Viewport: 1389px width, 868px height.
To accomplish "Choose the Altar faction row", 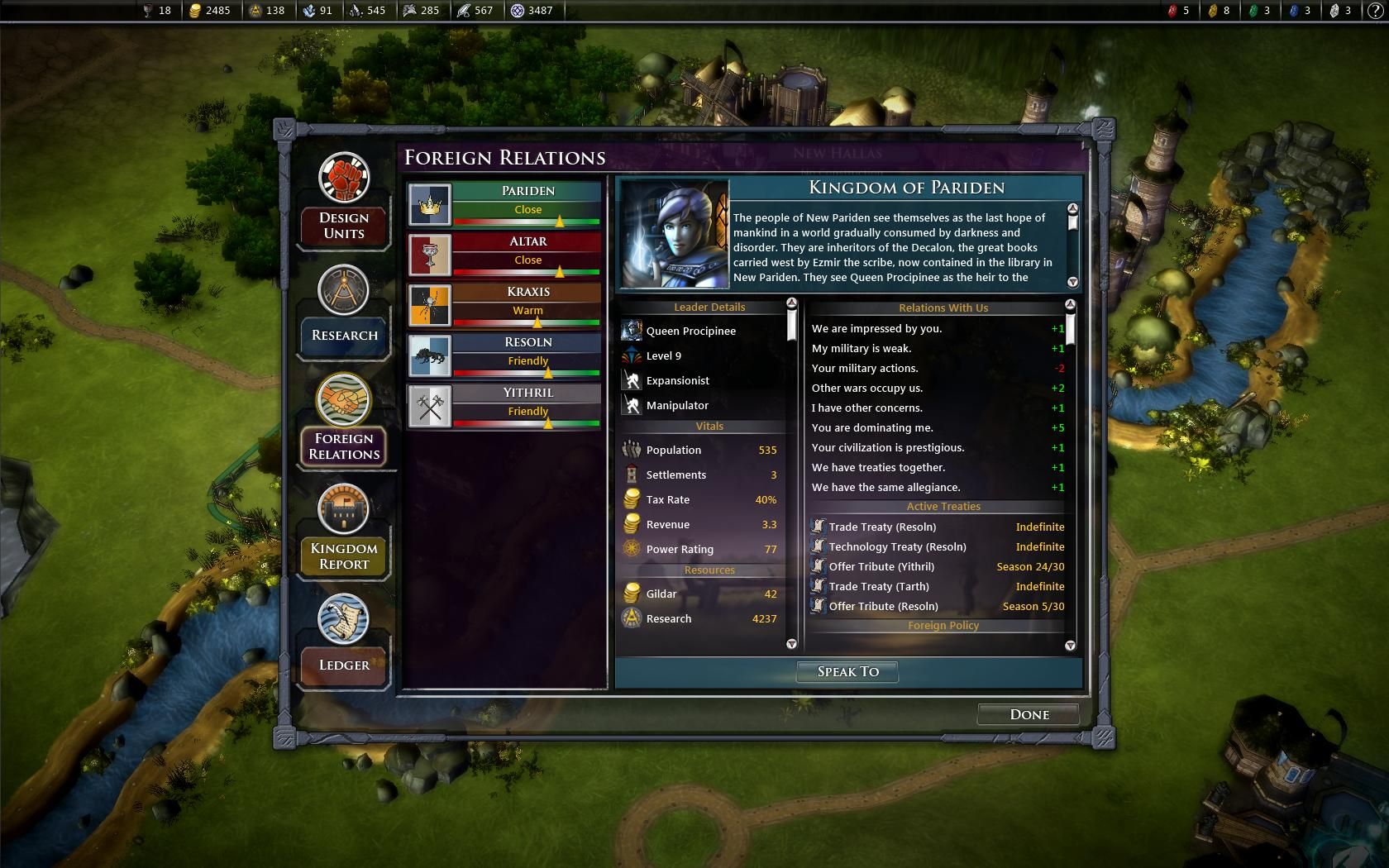I will [504, 255].
